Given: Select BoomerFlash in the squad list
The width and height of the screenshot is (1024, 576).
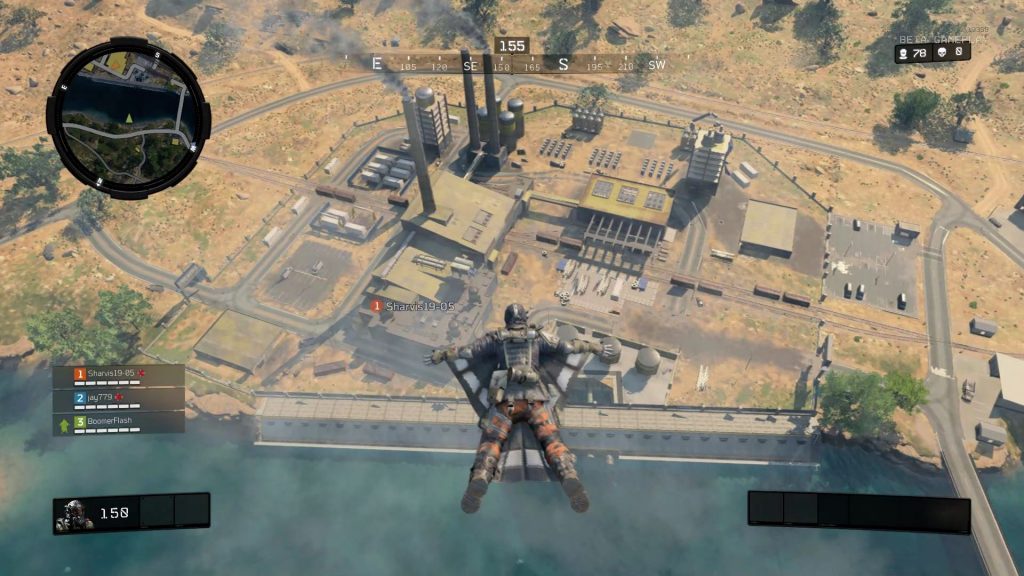Looking at the screenshot, I should coord(119,421).
